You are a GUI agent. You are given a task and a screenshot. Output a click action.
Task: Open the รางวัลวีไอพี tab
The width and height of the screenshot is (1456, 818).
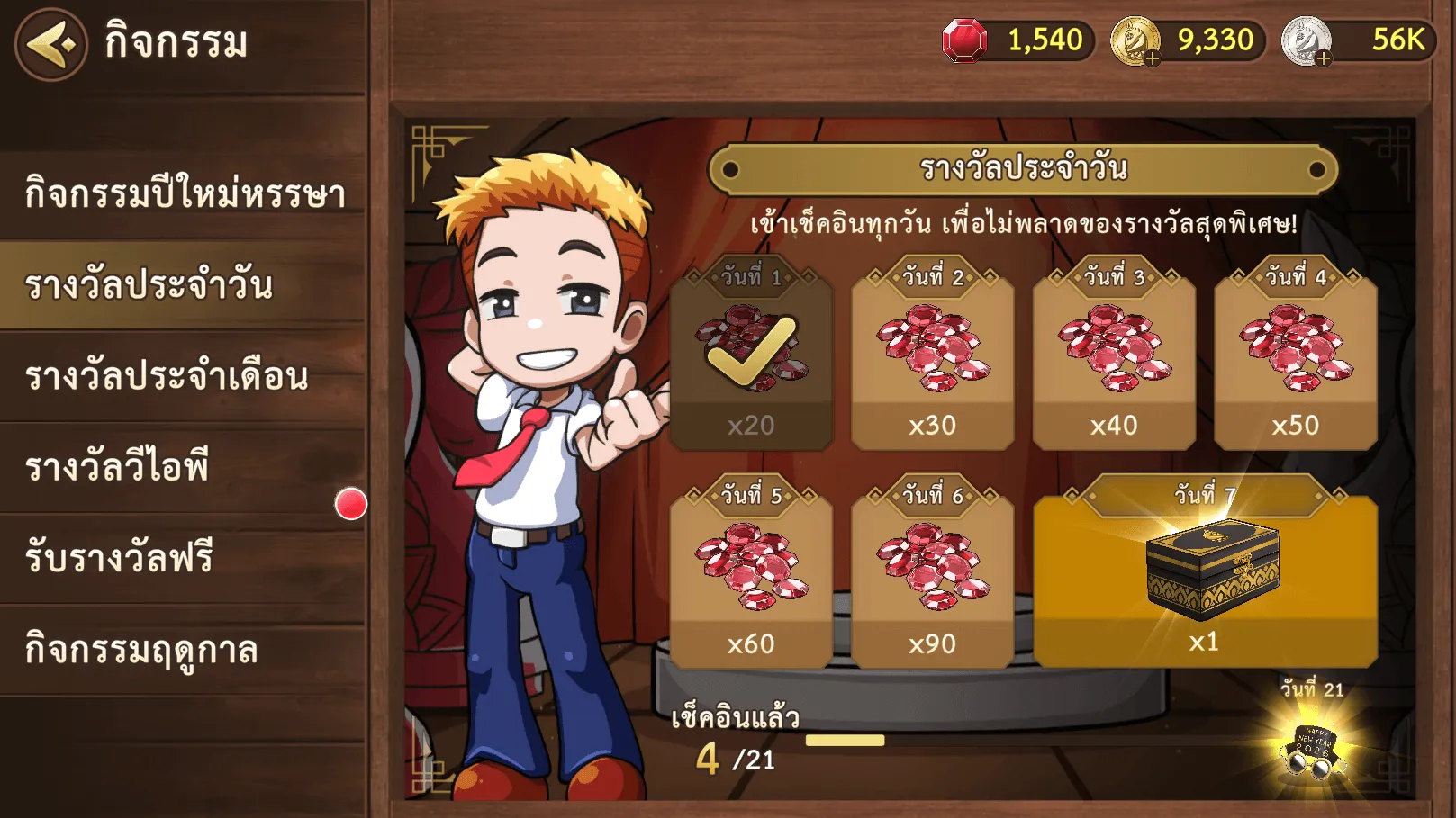185,467
